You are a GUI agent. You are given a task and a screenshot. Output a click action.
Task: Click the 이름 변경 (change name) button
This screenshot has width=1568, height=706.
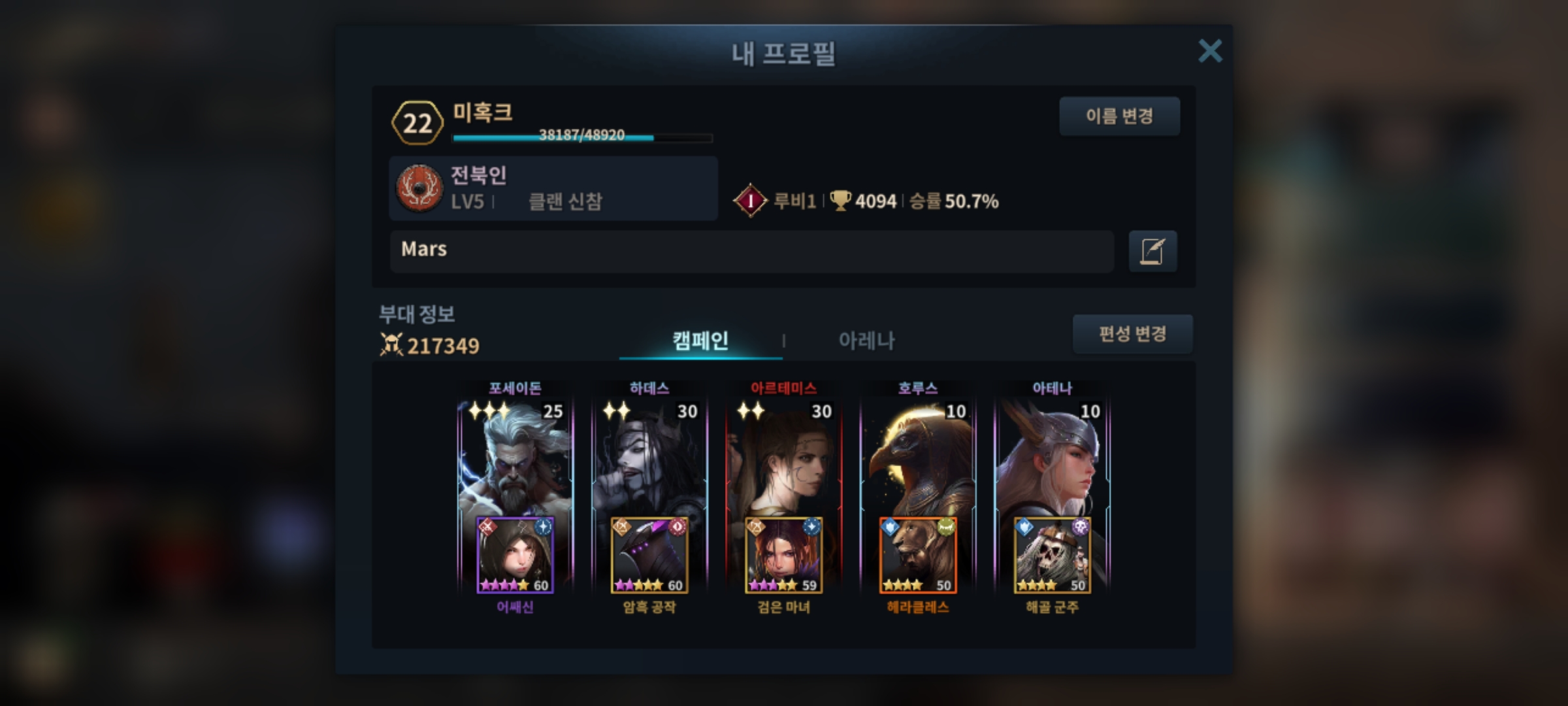point(1119,116)
